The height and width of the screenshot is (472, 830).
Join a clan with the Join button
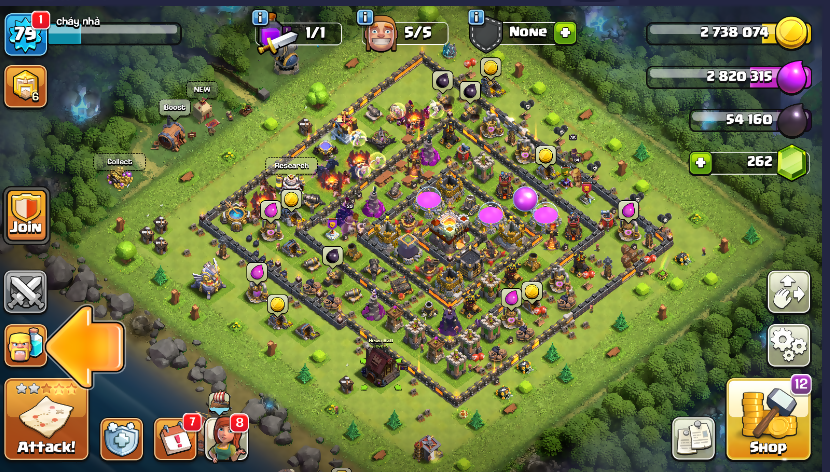click(26, 213)
